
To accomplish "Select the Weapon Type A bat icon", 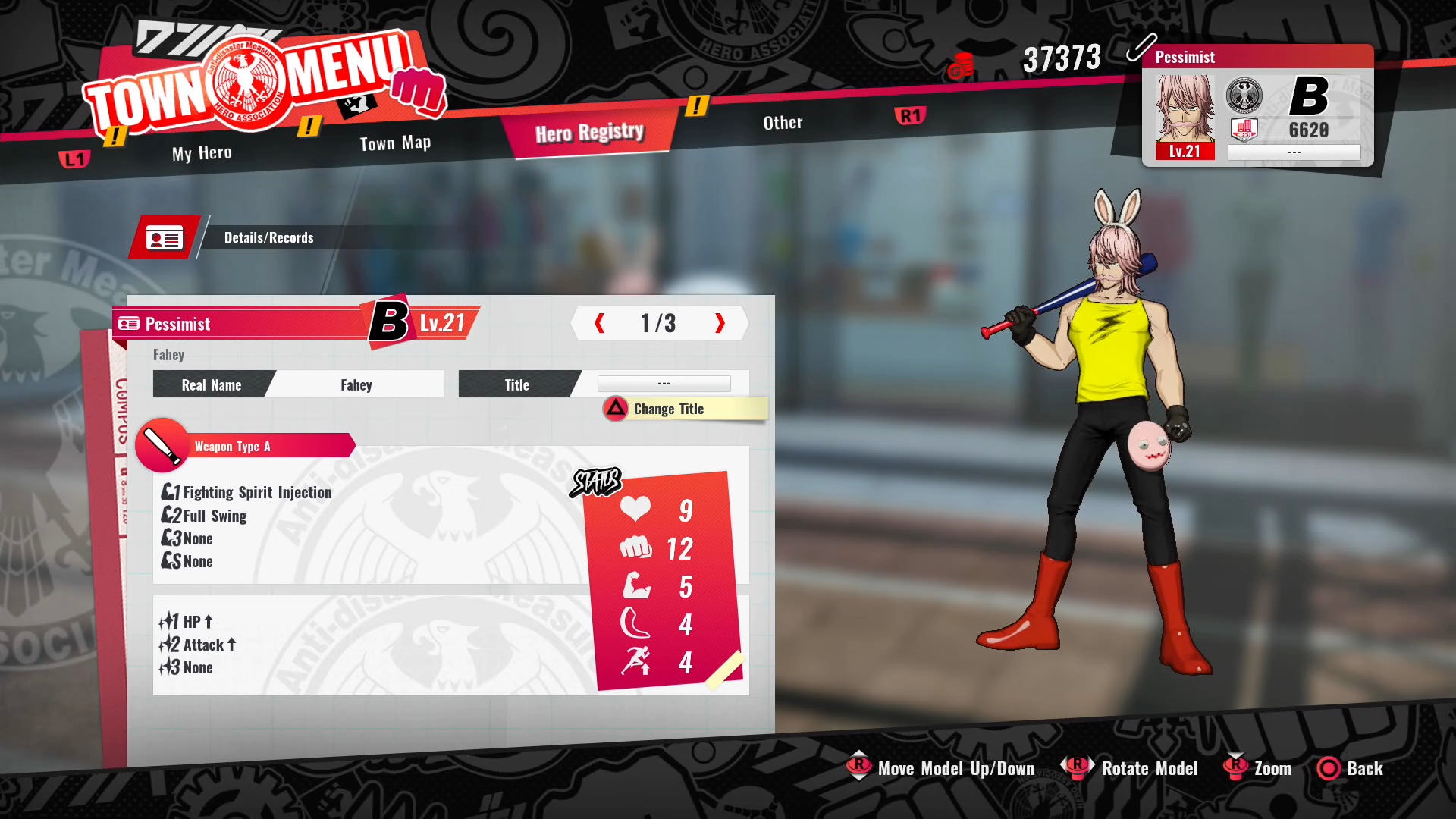I will tap(161, 446).
